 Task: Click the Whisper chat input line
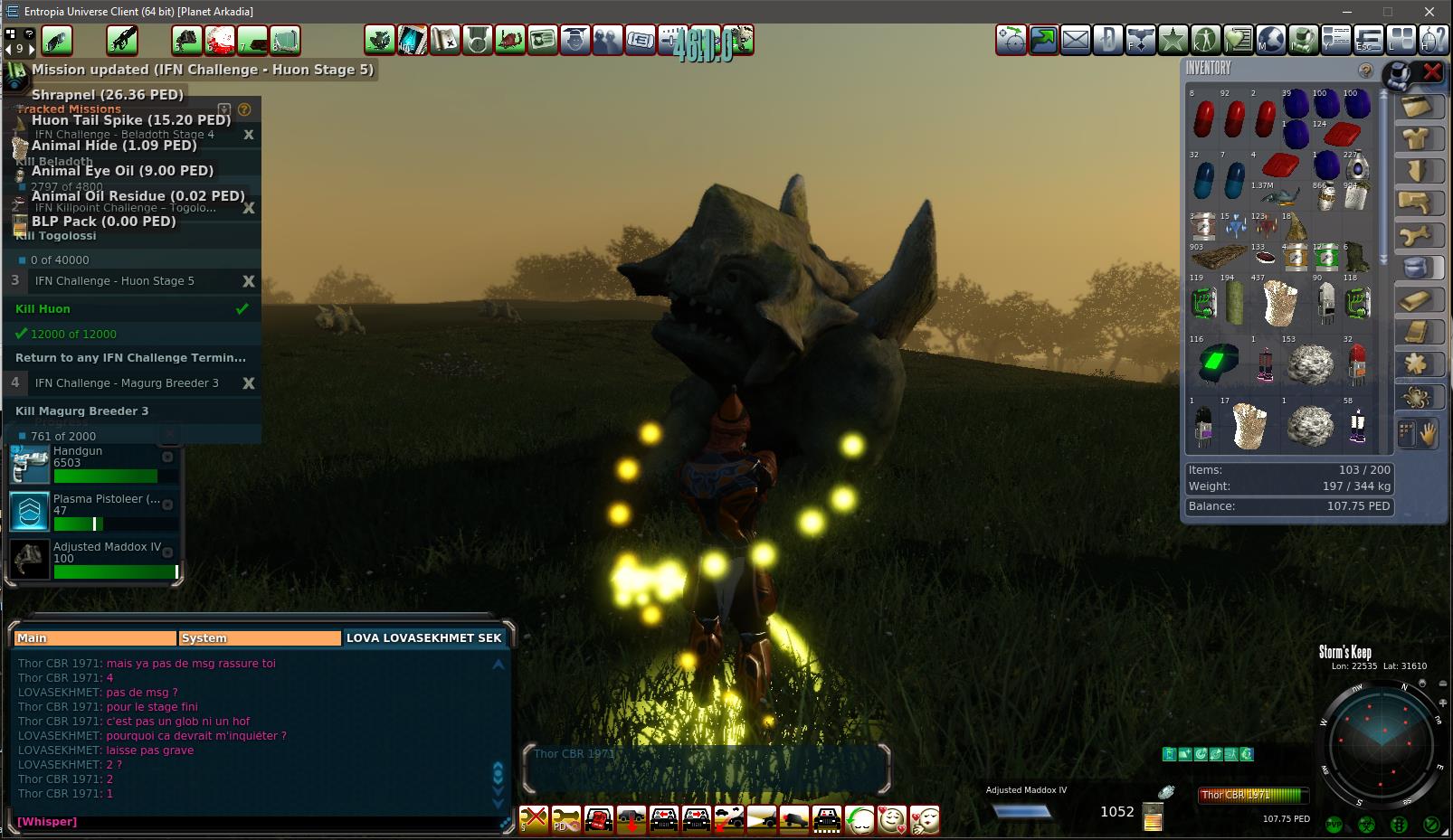pyautogui.click(x=253, y=821)
